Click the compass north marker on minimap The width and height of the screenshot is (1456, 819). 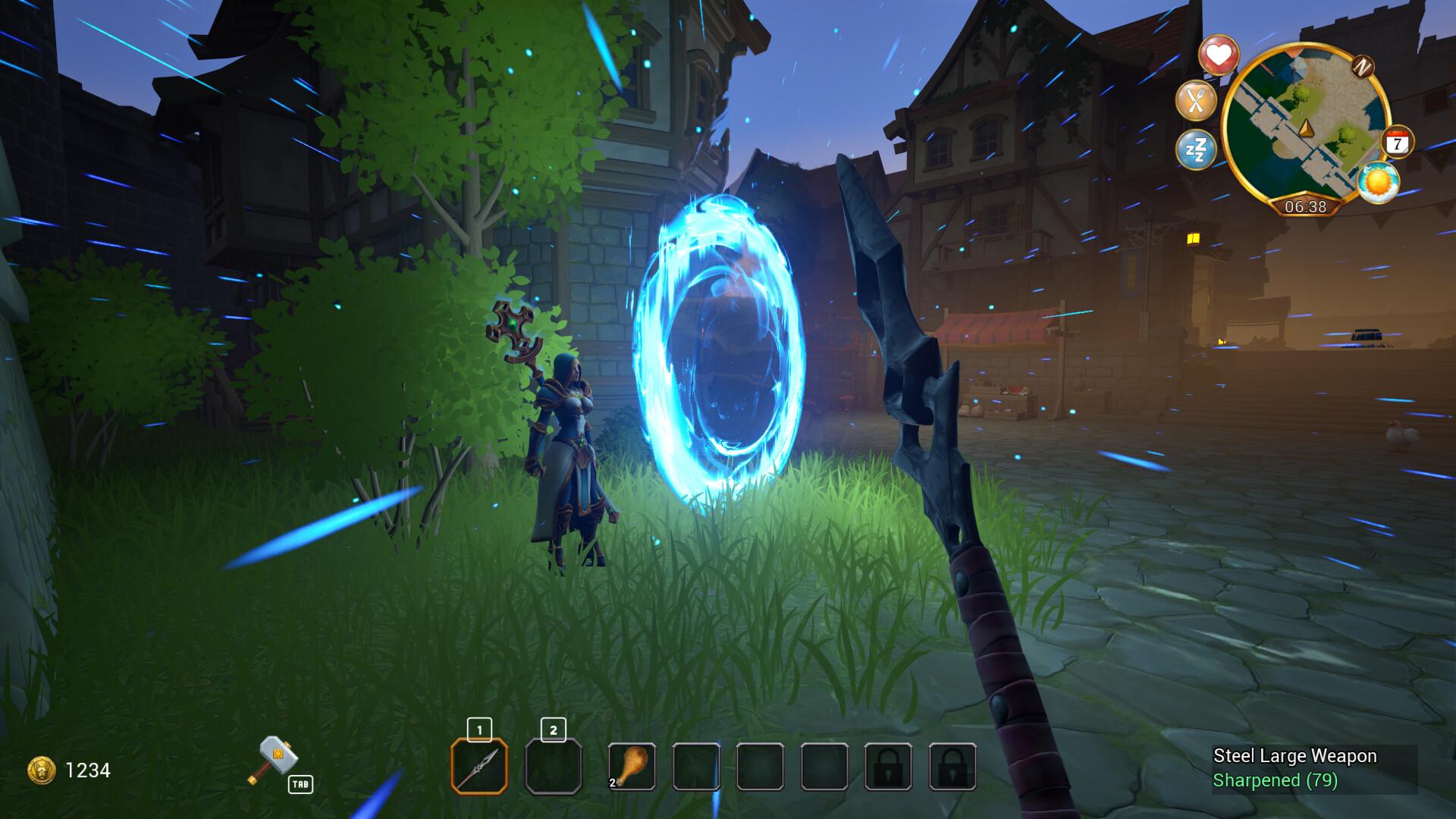[1363, 67]
